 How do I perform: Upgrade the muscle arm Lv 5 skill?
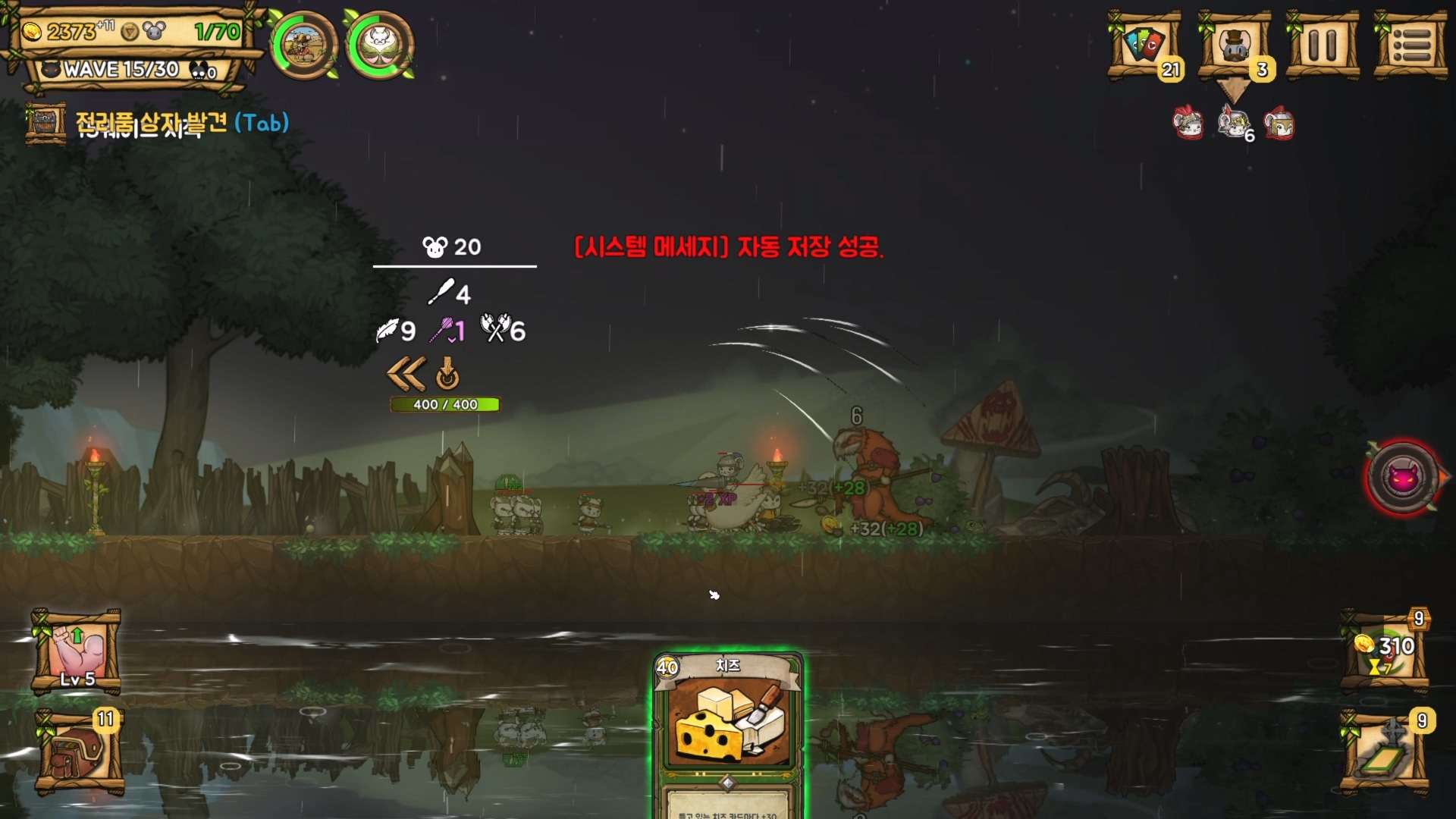[x=77, y=652]
